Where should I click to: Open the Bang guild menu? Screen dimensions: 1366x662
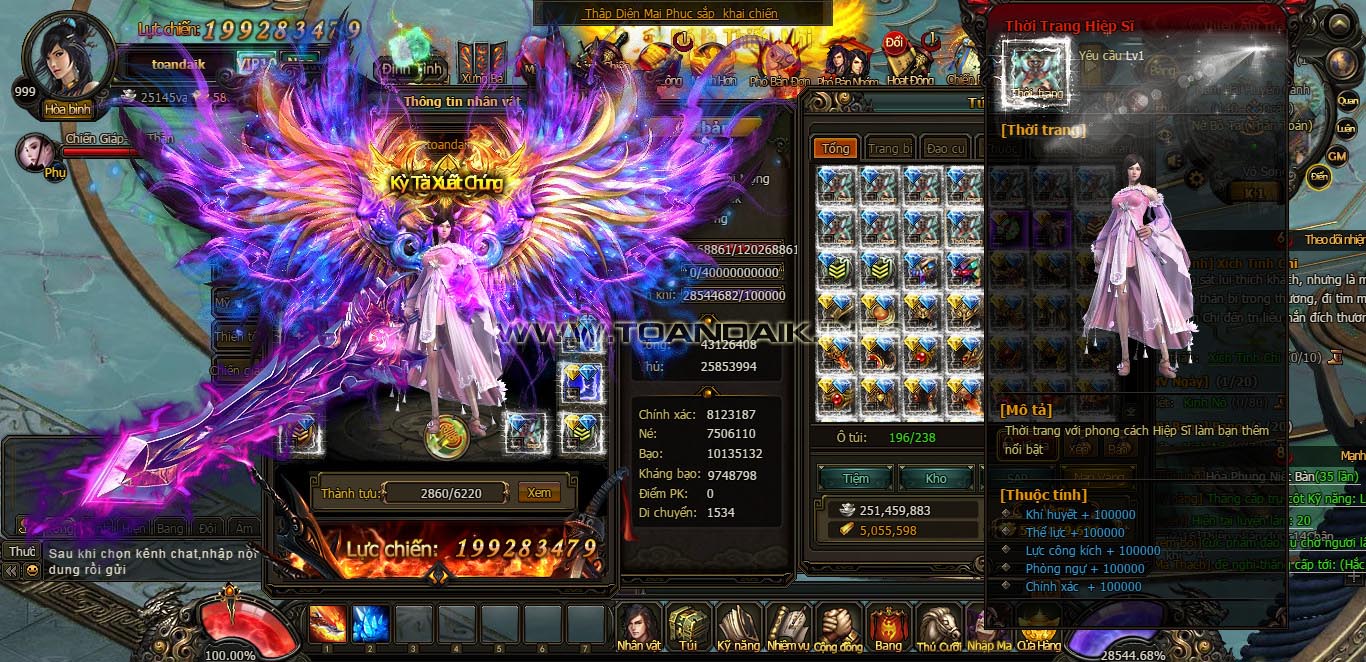[x=888, y=626]
